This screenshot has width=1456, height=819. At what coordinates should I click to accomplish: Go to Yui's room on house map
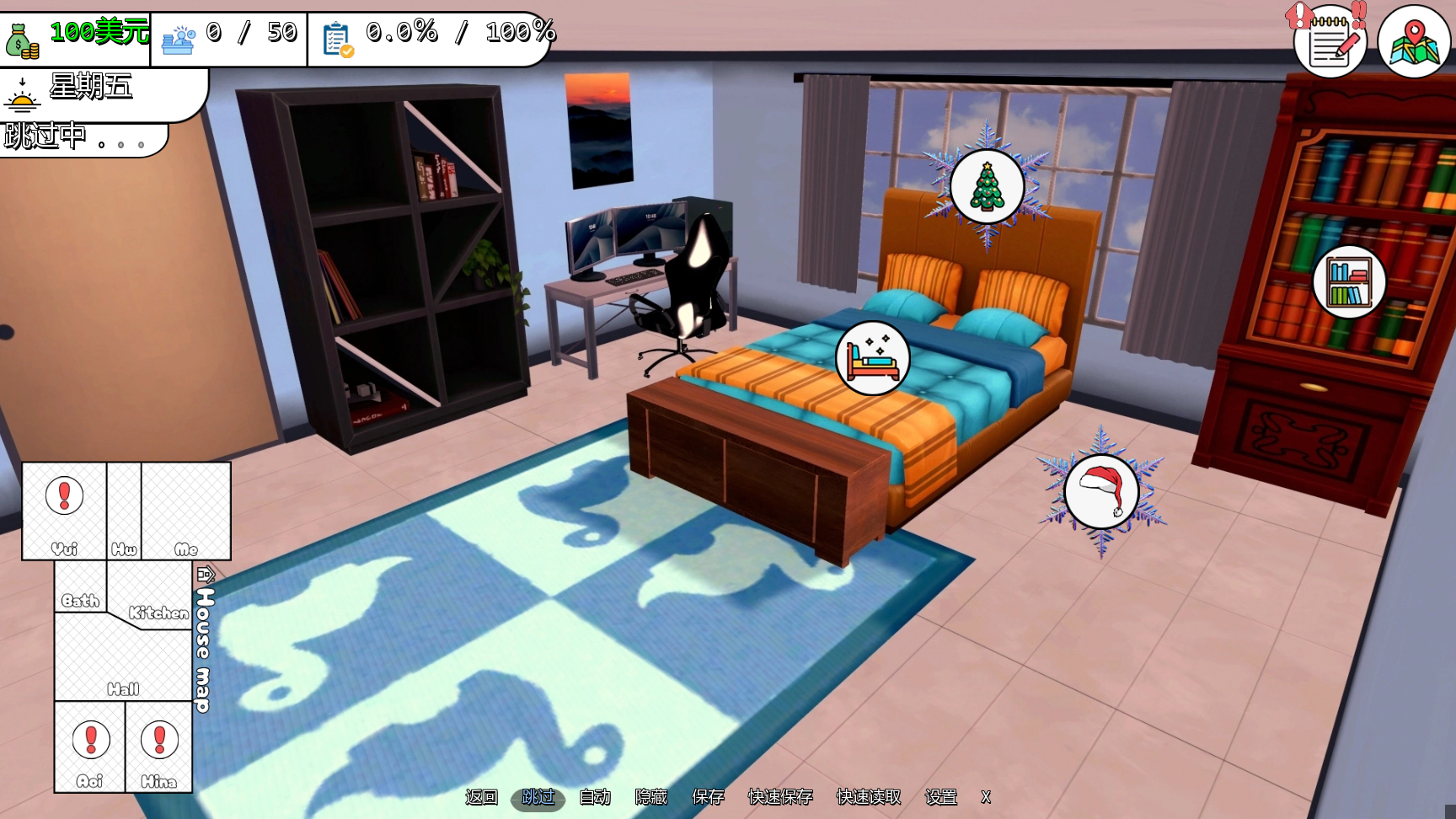(x=64, y=510)
